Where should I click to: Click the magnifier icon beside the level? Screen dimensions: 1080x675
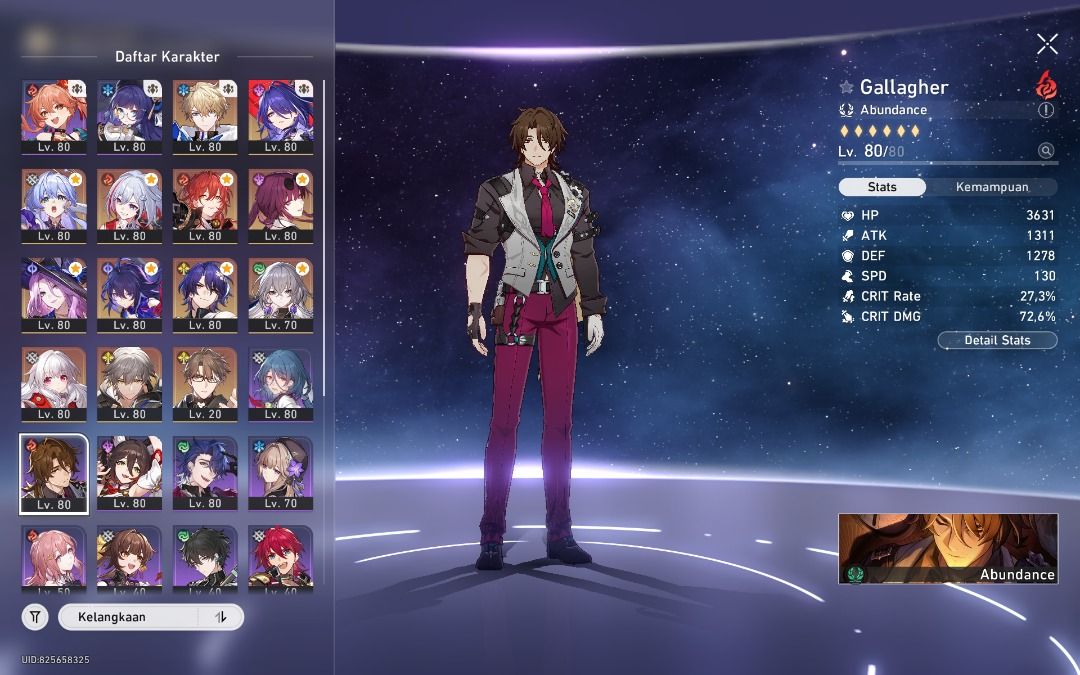tap(1046, 151)
